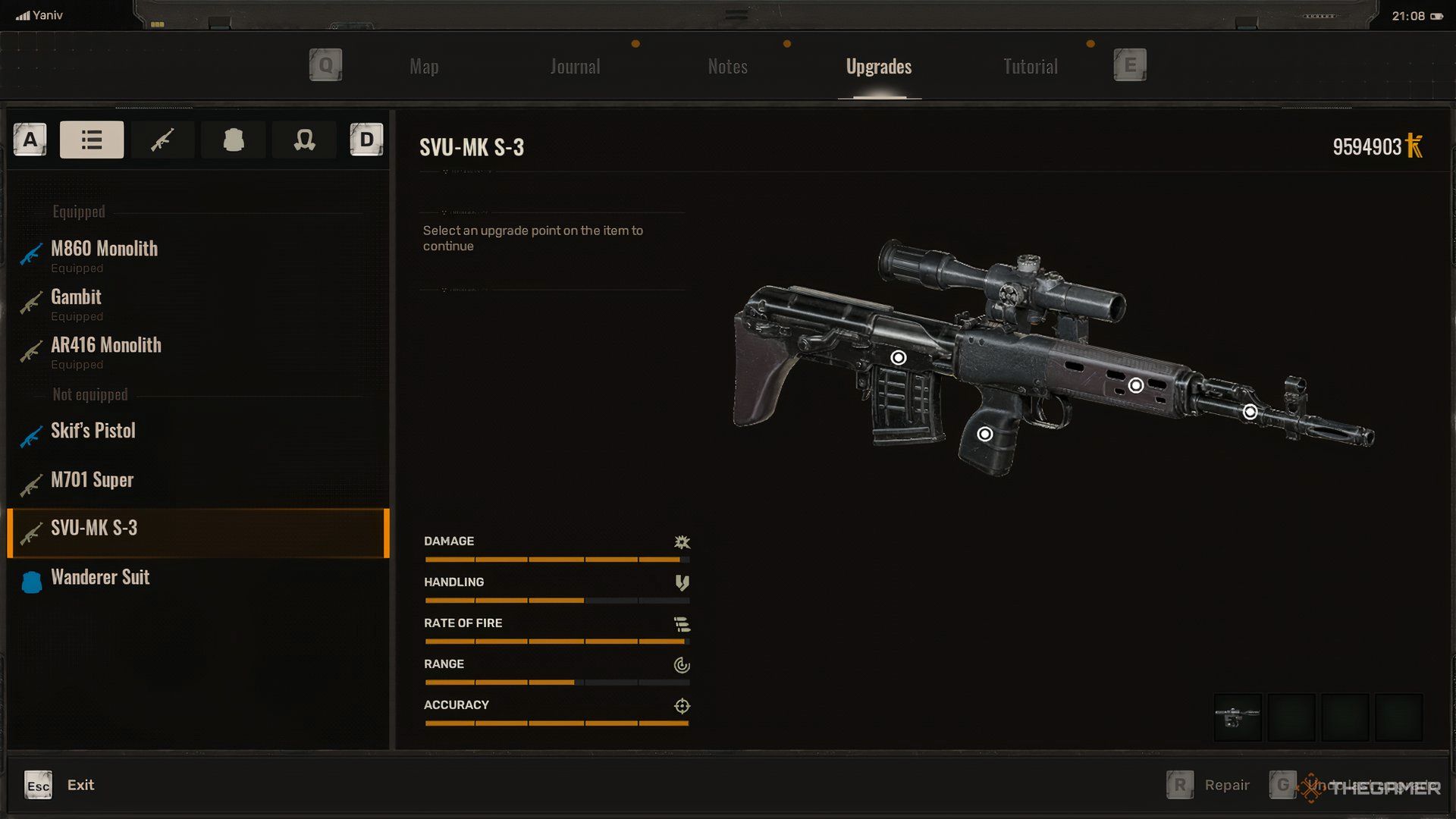Image resolution: width=1456 pixels, height=819 pixels.
Task: Open the Map tab
Action: (x=424, y=67)
